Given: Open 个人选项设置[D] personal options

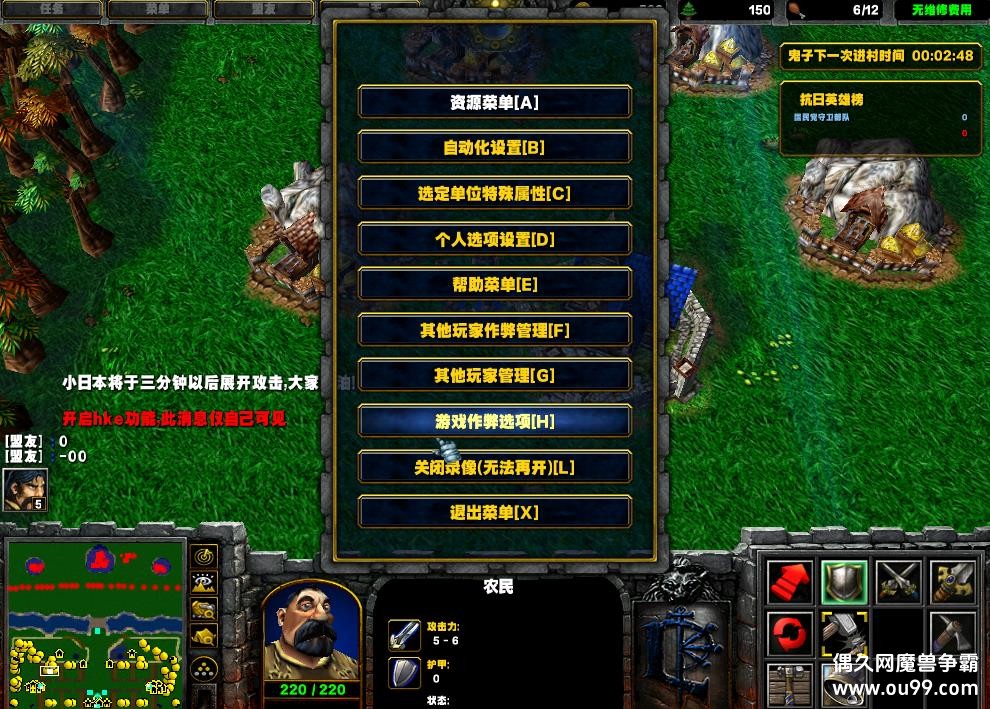Looking at the screenshot, I should pos(494,239).
